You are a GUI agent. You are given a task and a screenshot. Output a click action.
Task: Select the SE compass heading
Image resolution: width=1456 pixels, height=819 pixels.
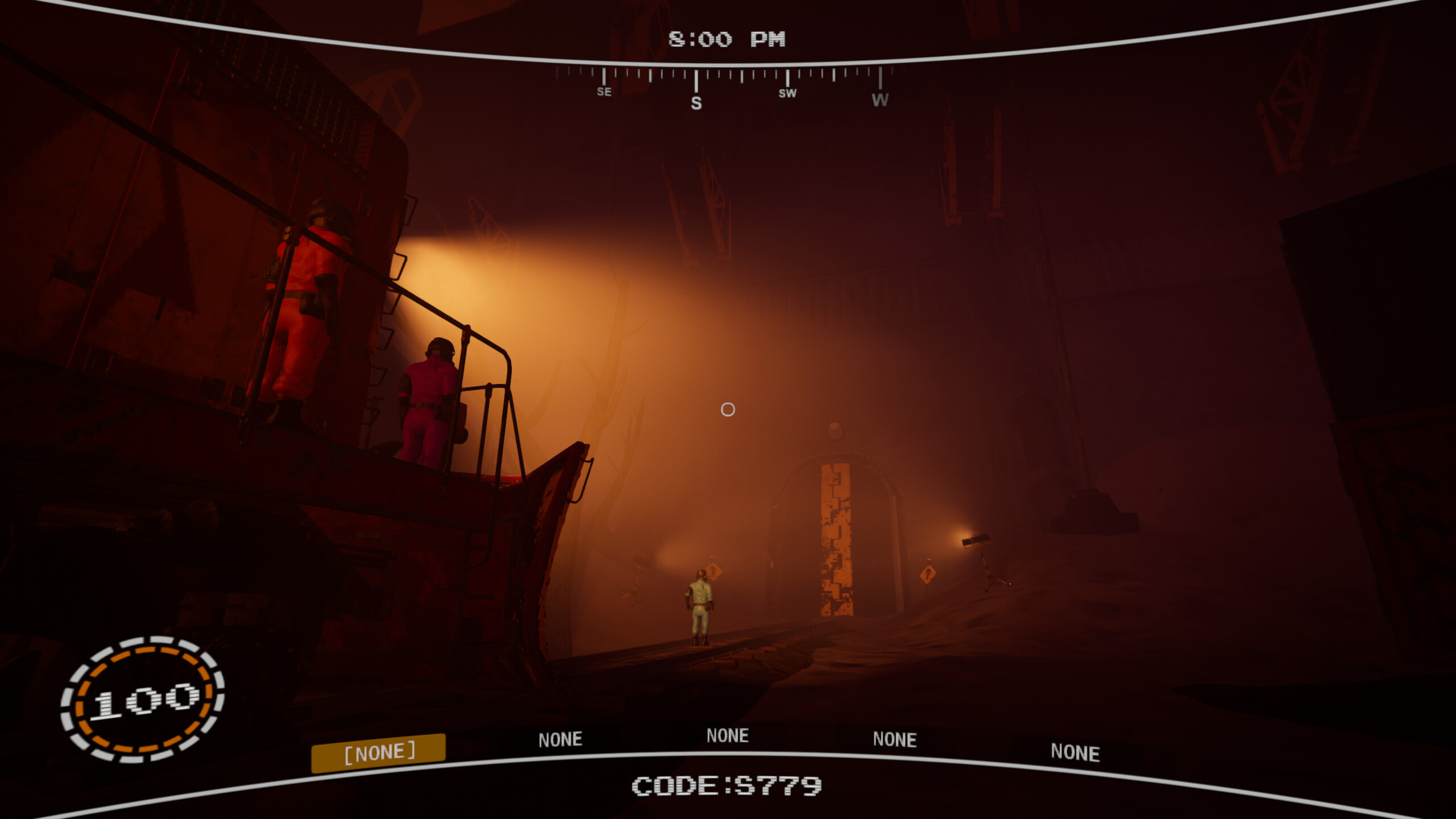tap(604, 92)
